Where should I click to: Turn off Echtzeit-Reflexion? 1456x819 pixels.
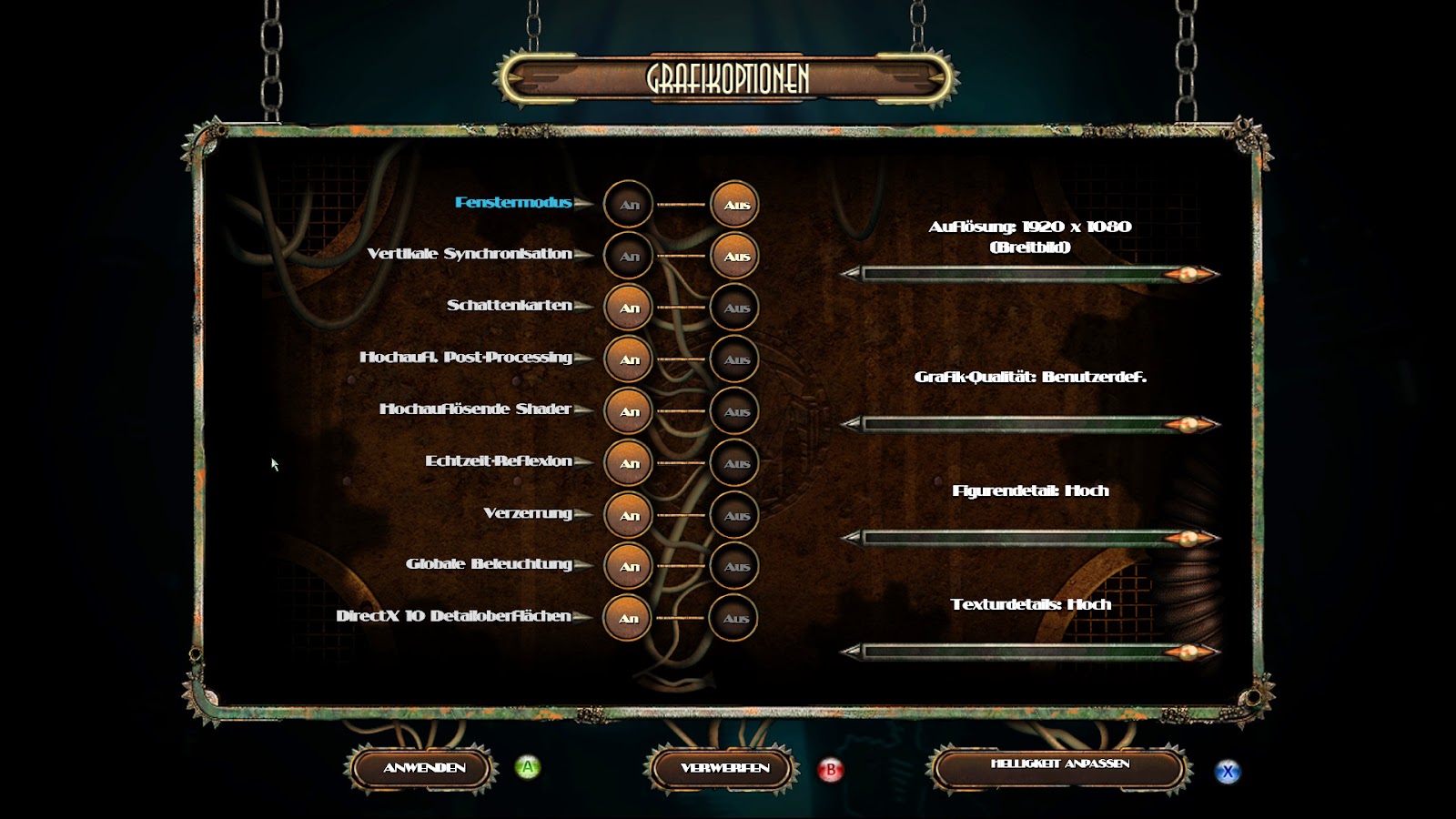click(733, 463)
